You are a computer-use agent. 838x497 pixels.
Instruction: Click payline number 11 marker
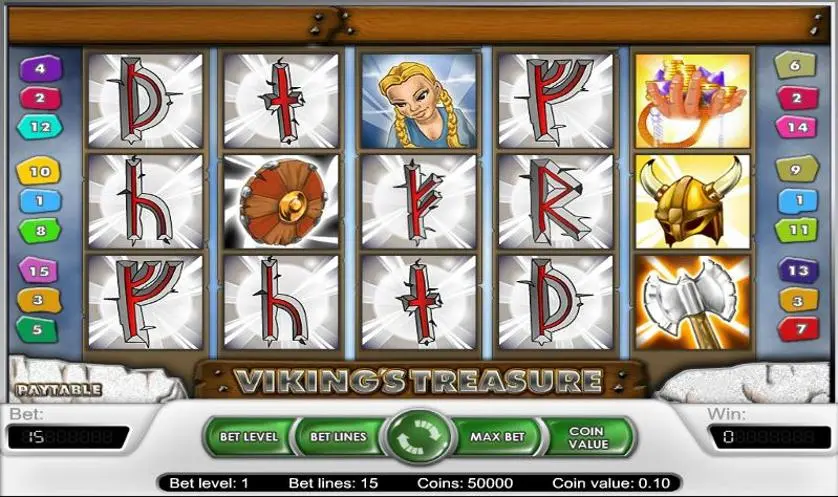pyautogui.click(x=797, y=229)
